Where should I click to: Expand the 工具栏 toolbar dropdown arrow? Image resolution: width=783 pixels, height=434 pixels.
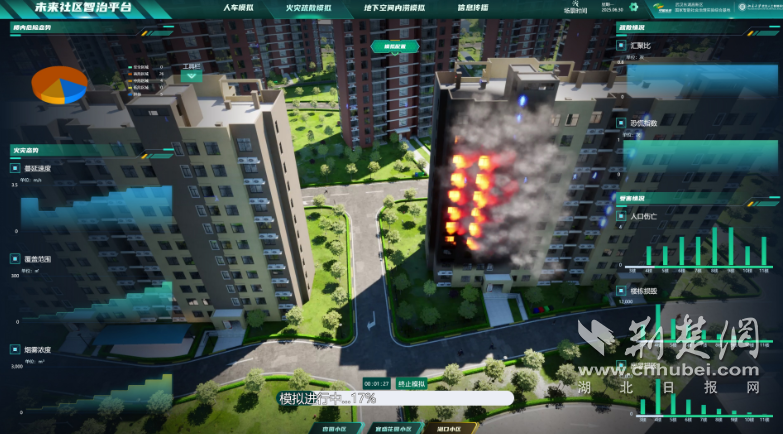point(191,76)
